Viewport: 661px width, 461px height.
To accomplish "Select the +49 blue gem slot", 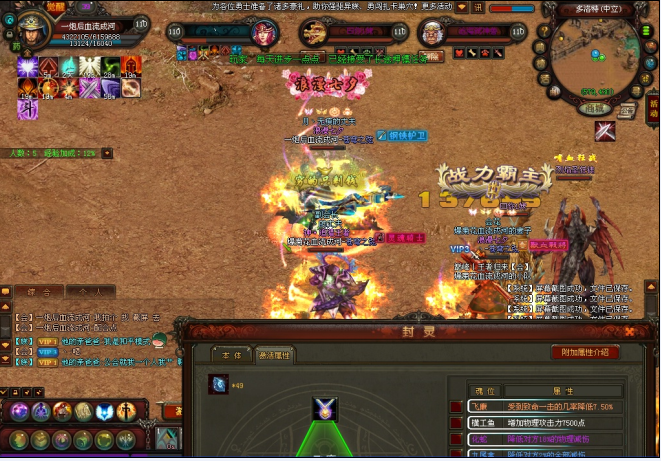I will [218, 384].
